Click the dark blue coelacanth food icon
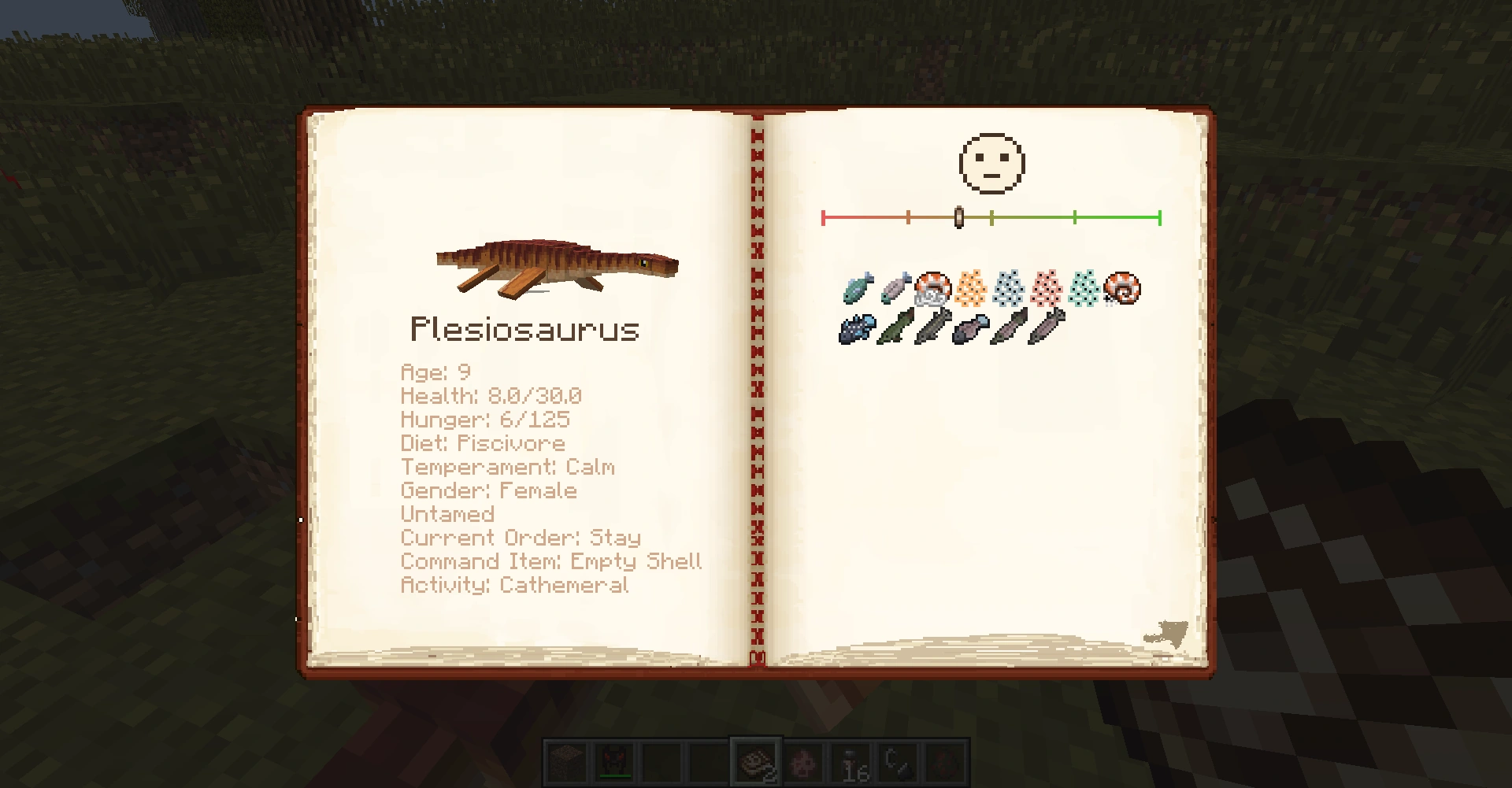 (x=858, y=327)
